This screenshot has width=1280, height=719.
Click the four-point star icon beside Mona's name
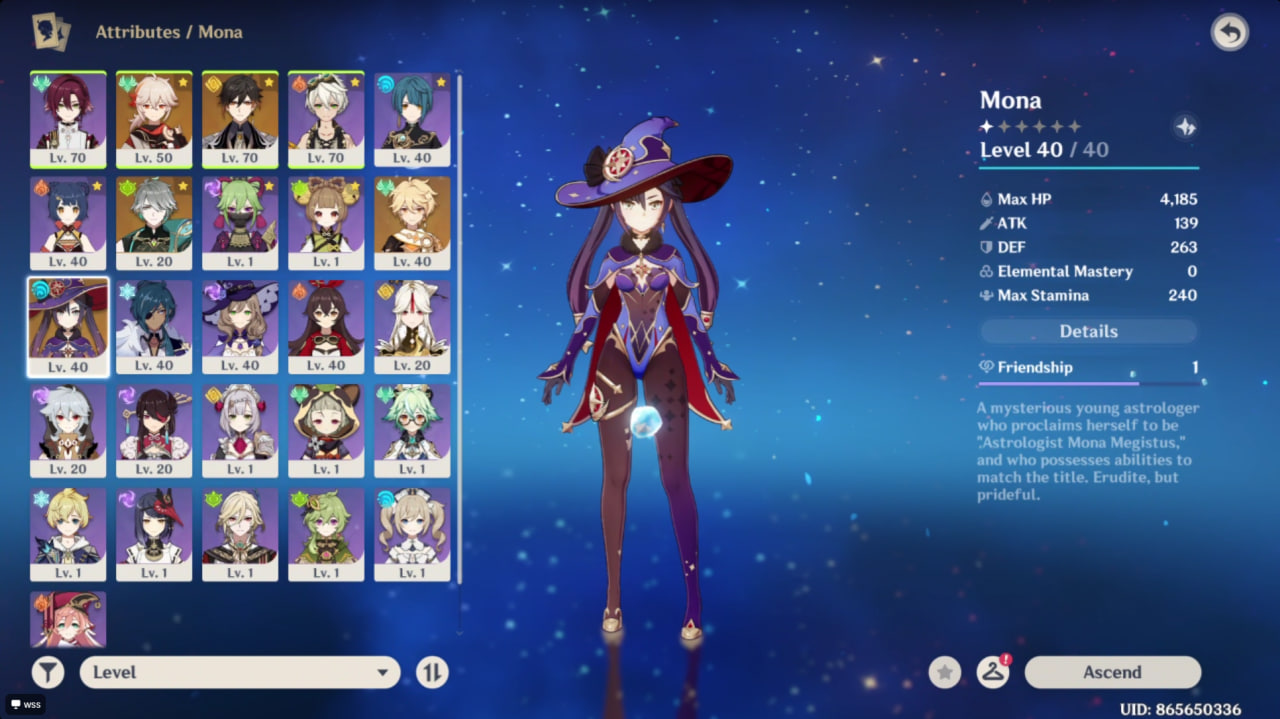pos(1185,127)
